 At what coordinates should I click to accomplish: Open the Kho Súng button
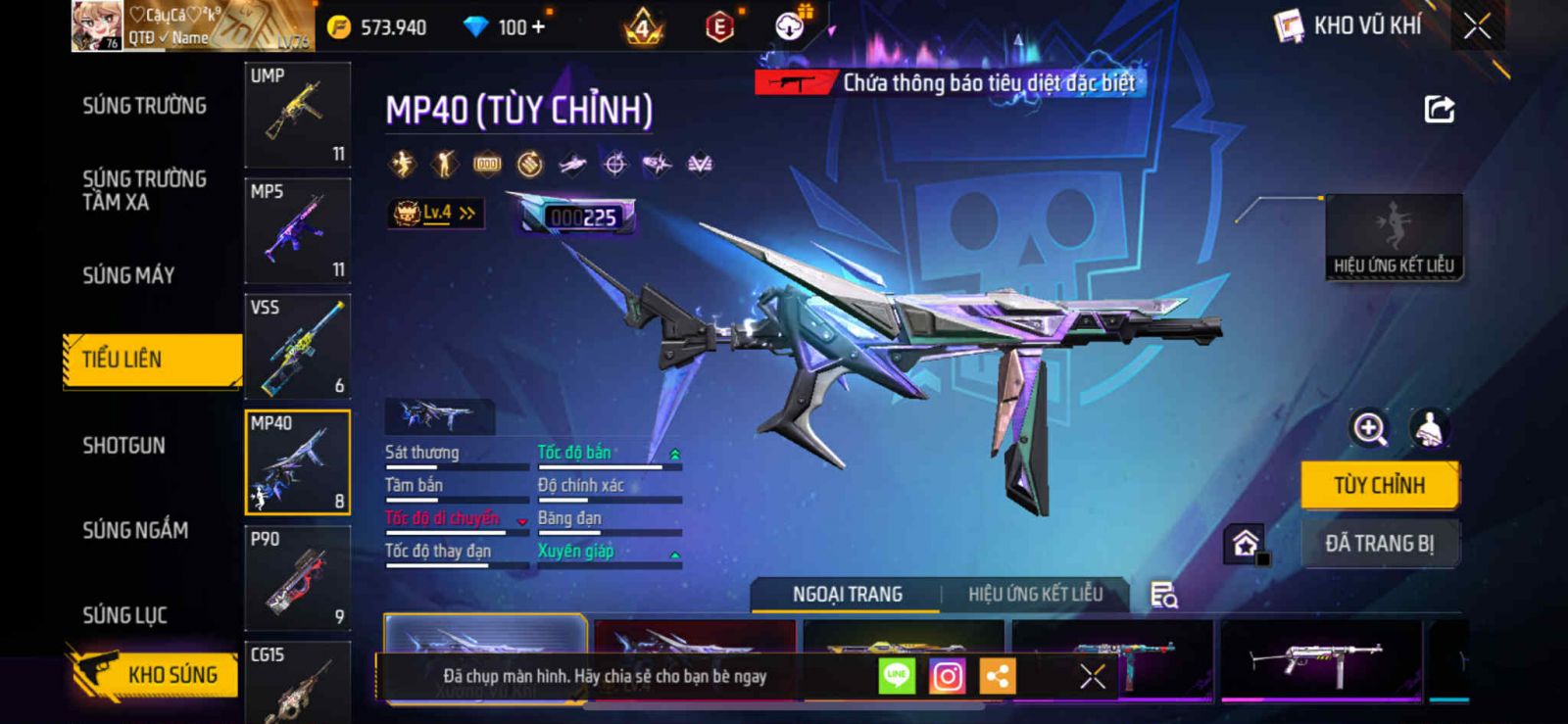click(x=155, y=674)
